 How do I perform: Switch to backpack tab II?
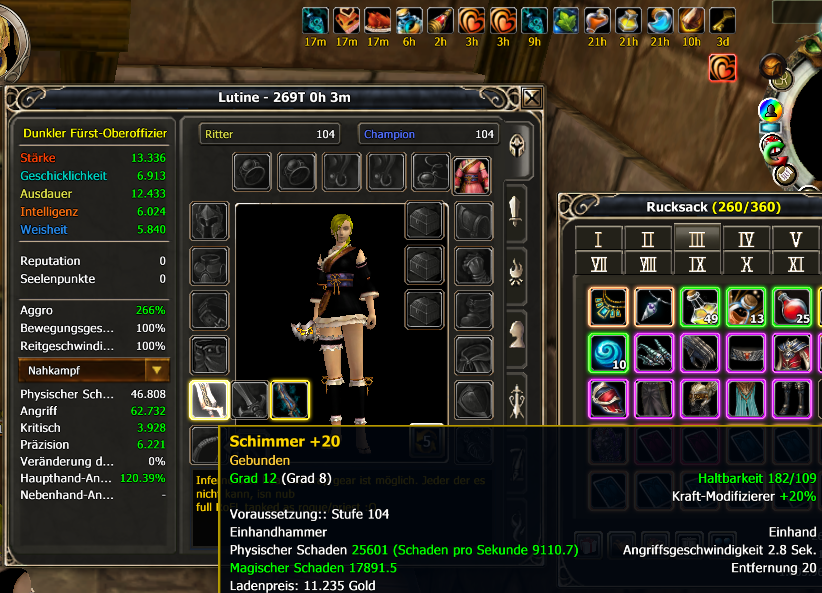(648, 239)
